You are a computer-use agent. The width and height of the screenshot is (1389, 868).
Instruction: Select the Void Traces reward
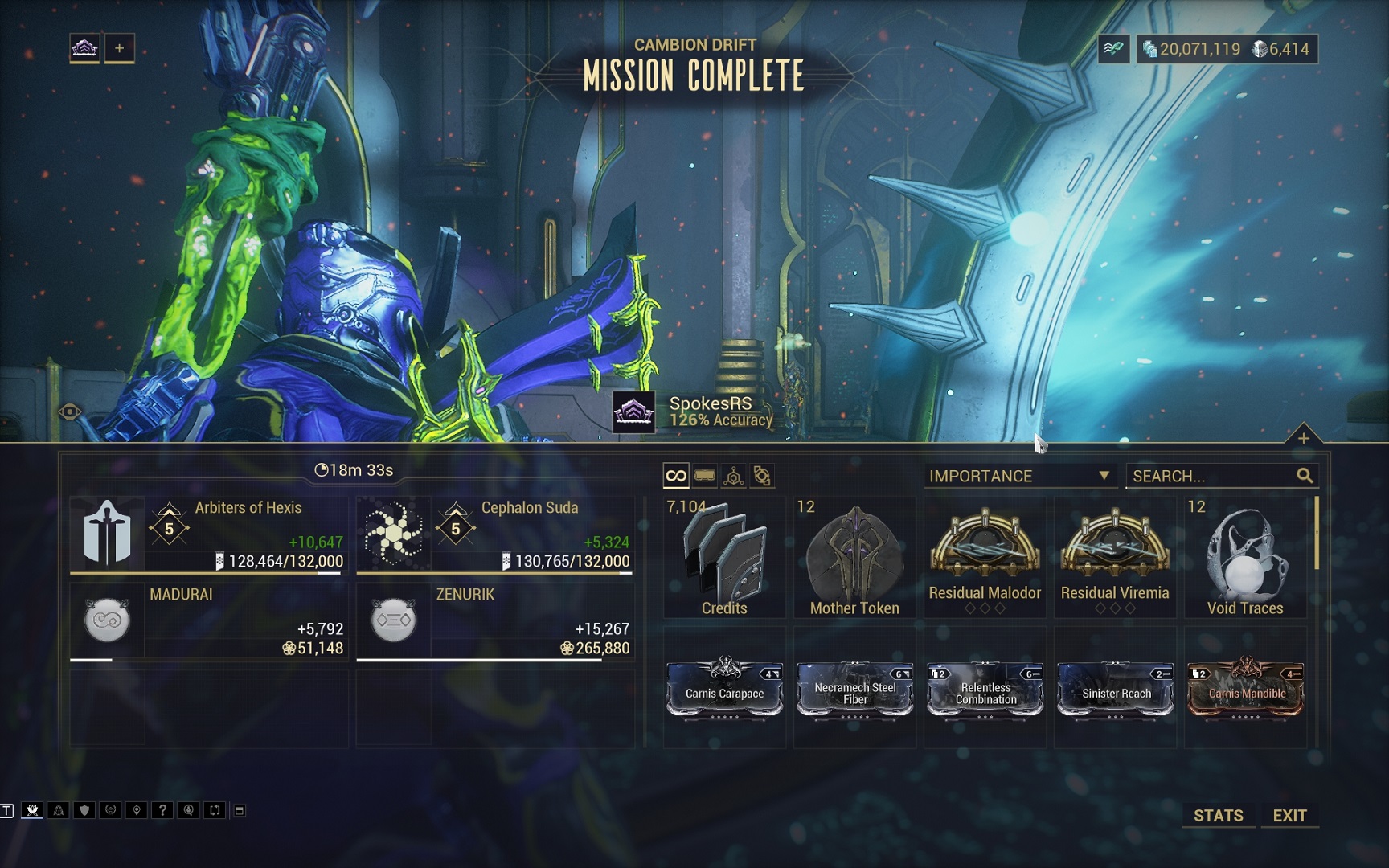pyautogui.click(x=1244, y=558)
